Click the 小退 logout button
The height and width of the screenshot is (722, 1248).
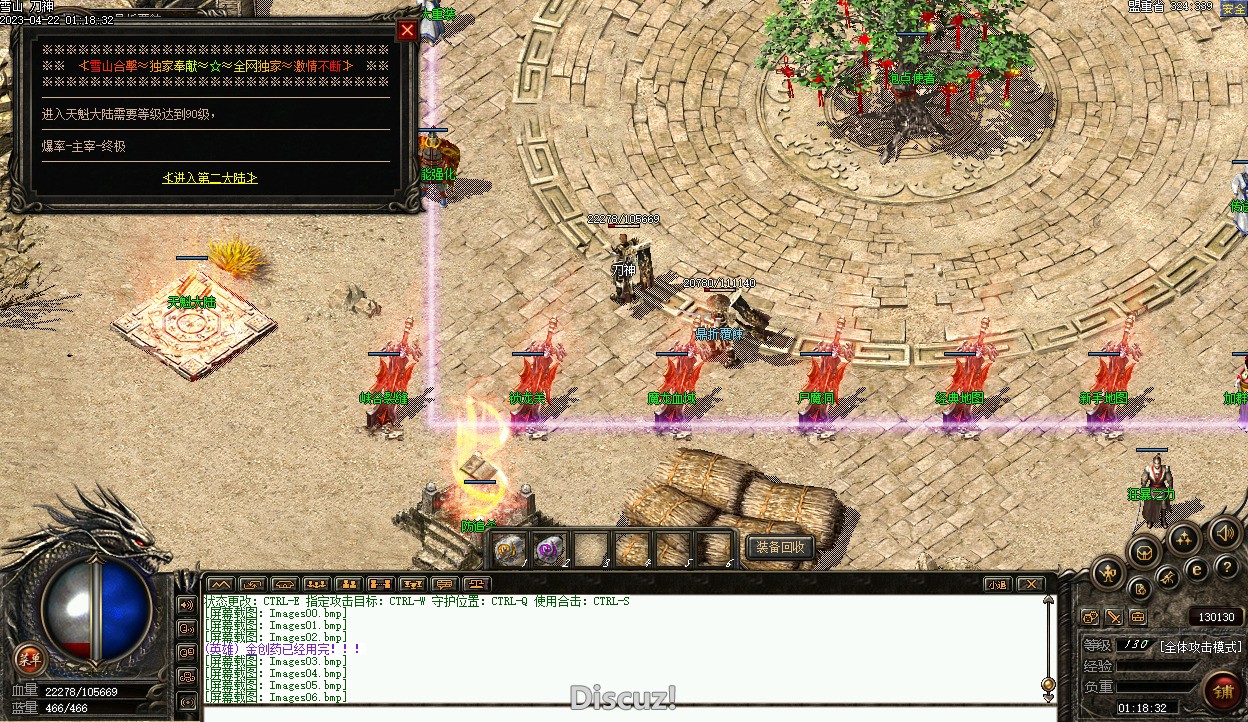coord(996,584)
